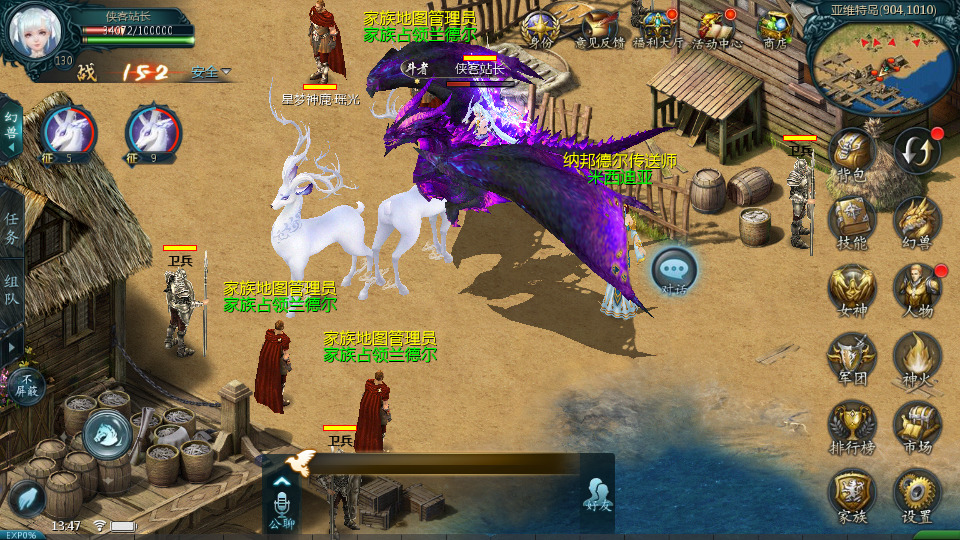This screenshot has height=540, width=960.
Task: Click the 对话 talk bubble button
Action: [x=674, y=270]
